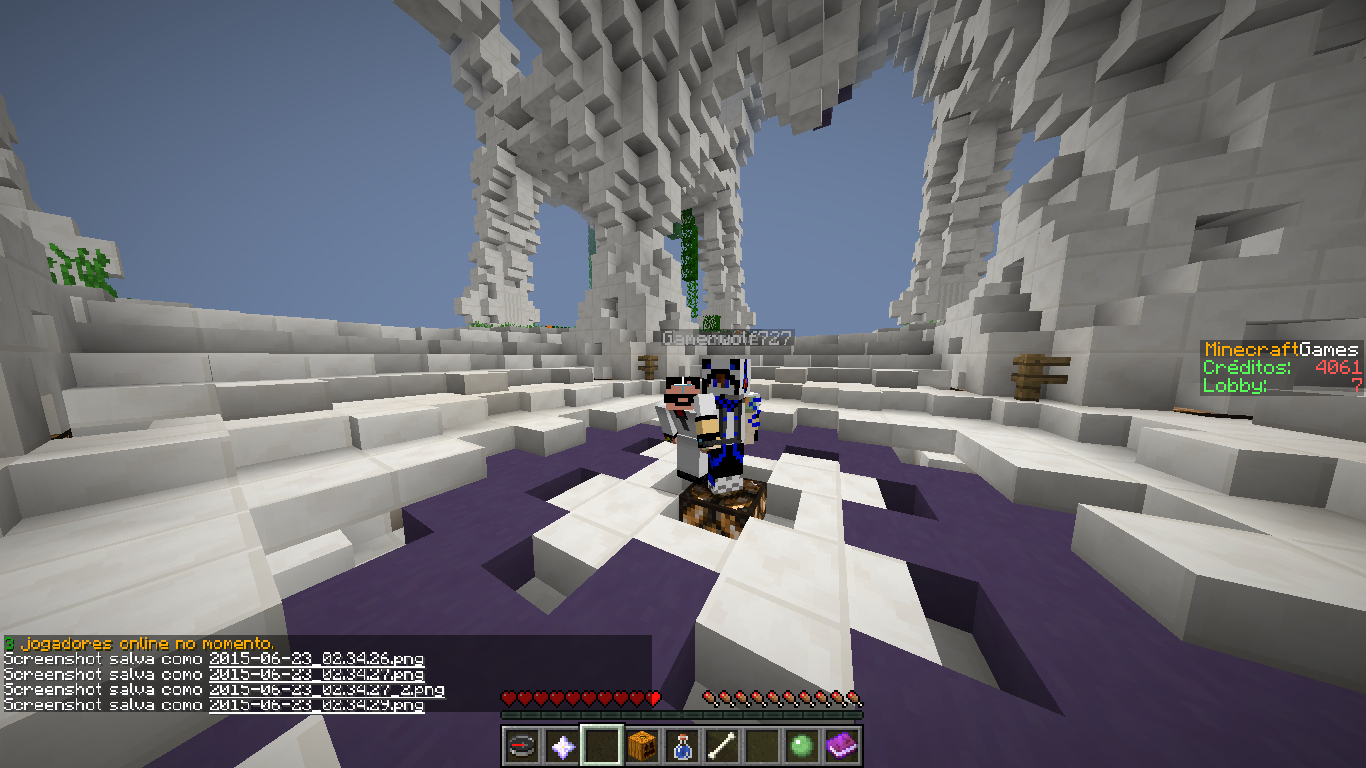Select the nether star hotbar slot
The width and height of the screenshot is (1366, 768).
[x=562, y=745]
